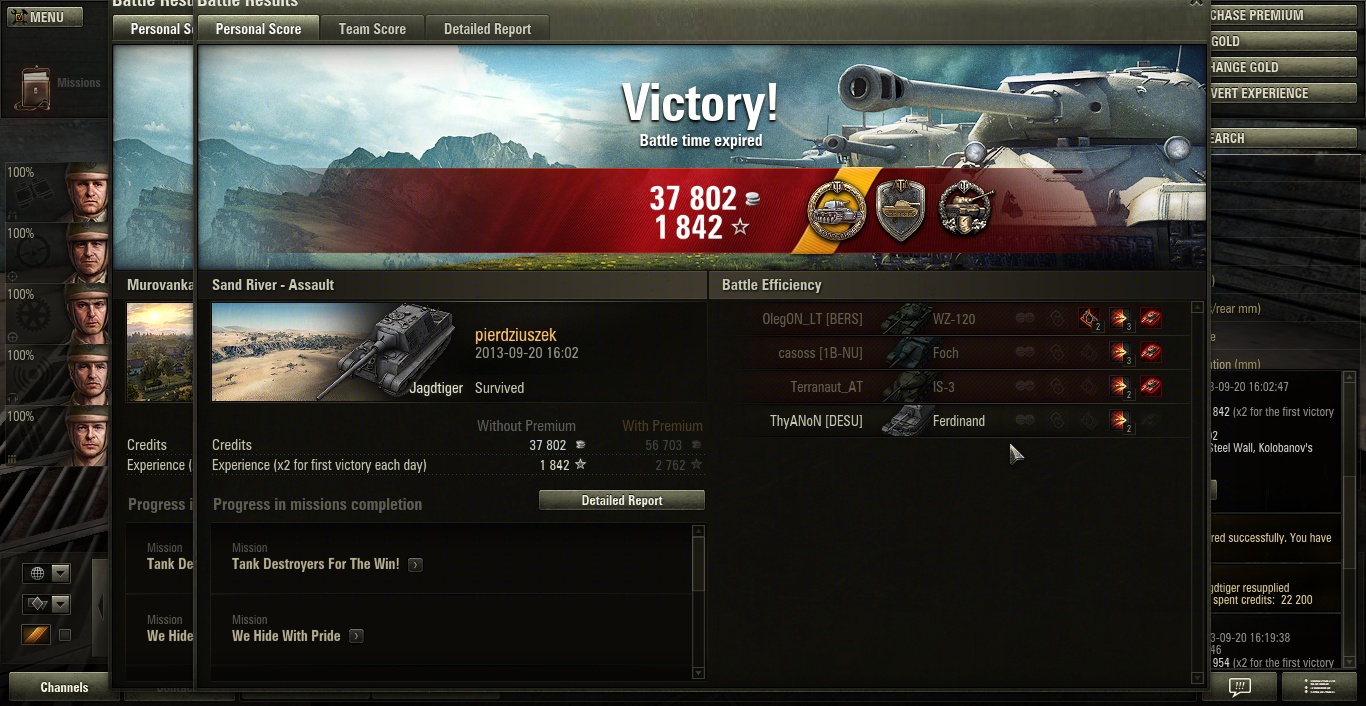
Task: Open the Team Score tab
Action: 372,29
